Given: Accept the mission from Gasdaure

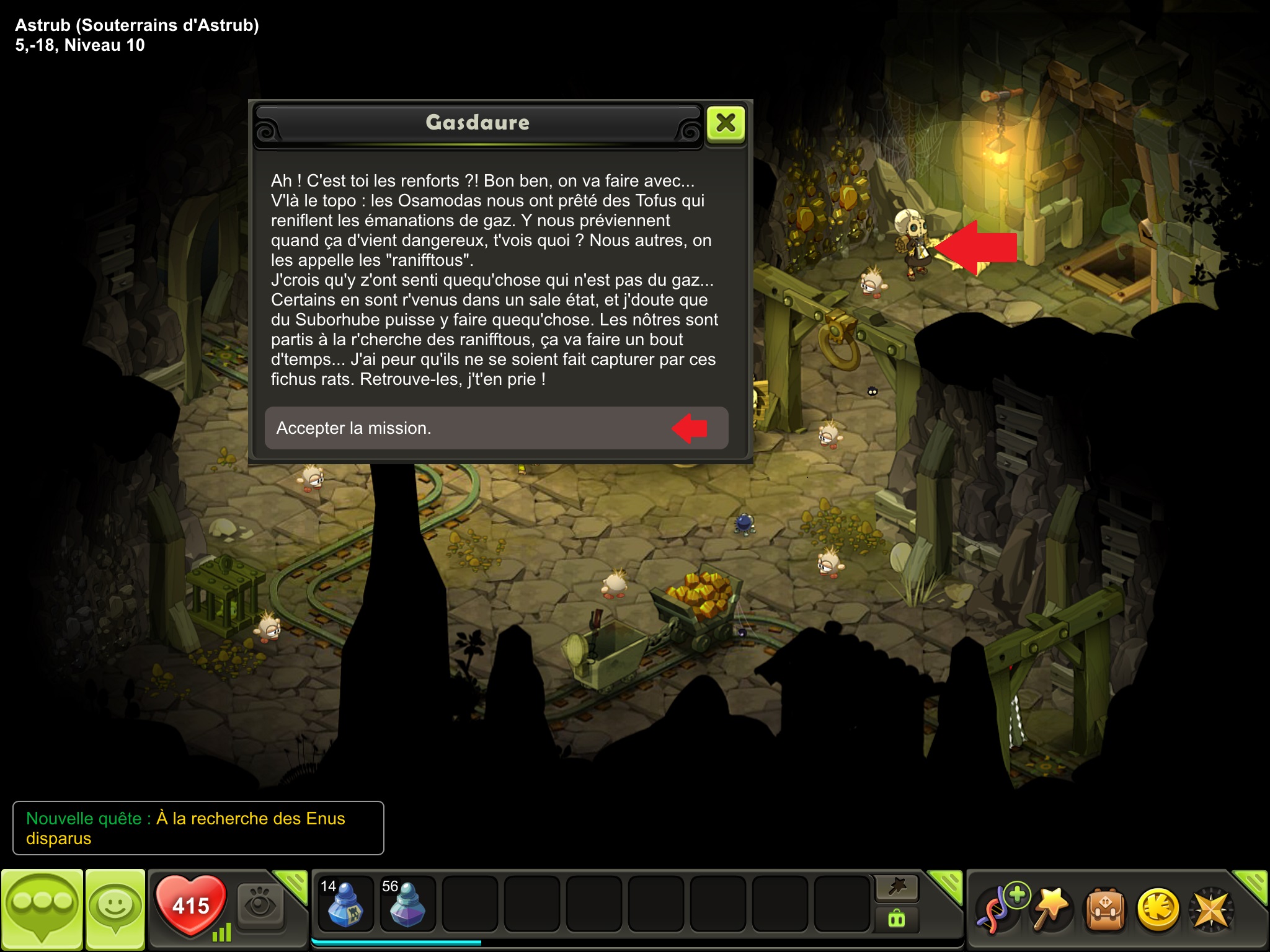Looking at the screenshot, I should point(496,428).
